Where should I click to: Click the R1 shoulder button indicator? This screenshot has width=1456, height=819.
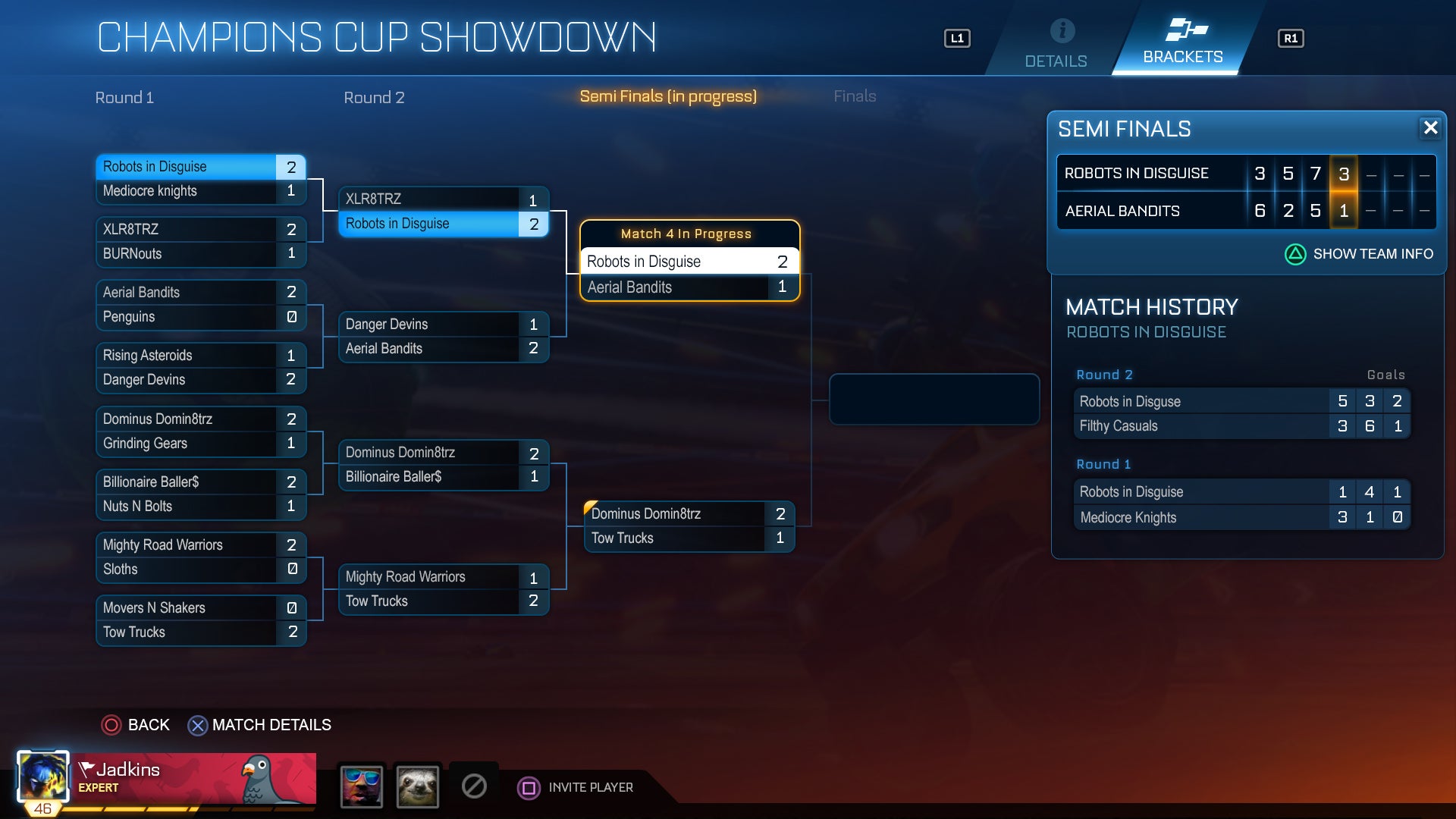pyautogui.click(x=1291, y=38)
